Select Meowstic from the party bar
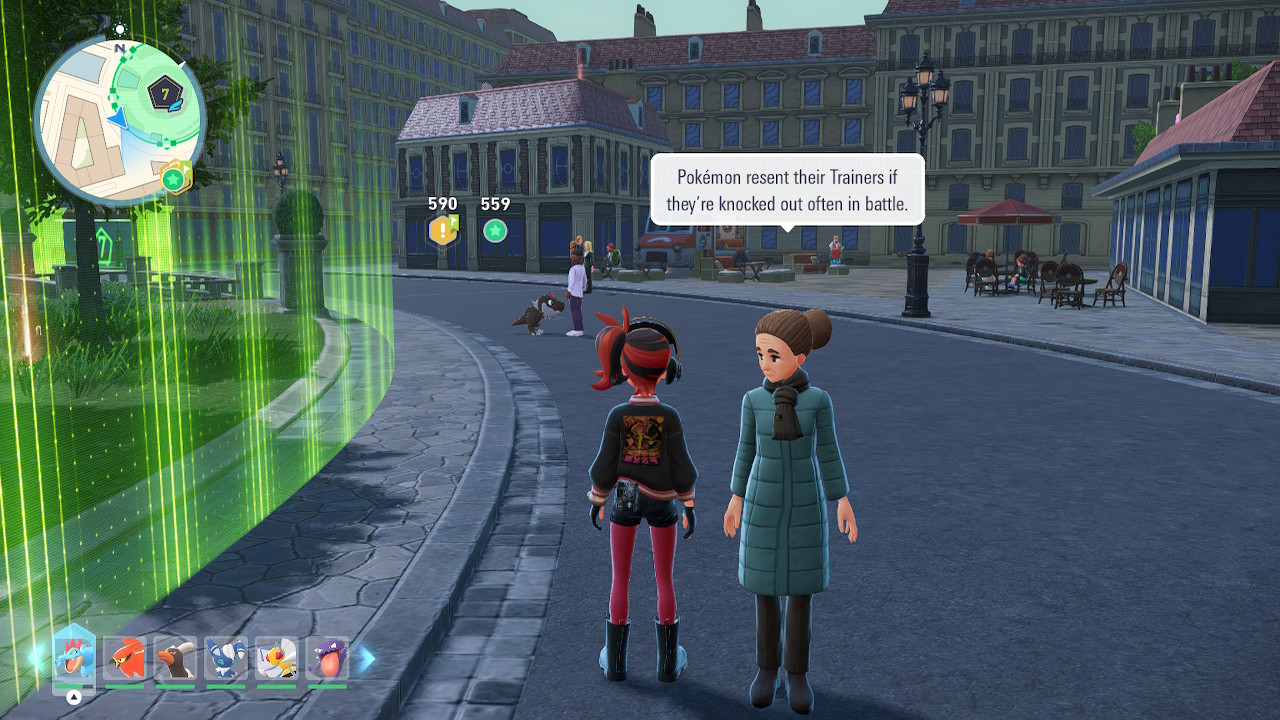1280x720 pixels. point(225,658)
